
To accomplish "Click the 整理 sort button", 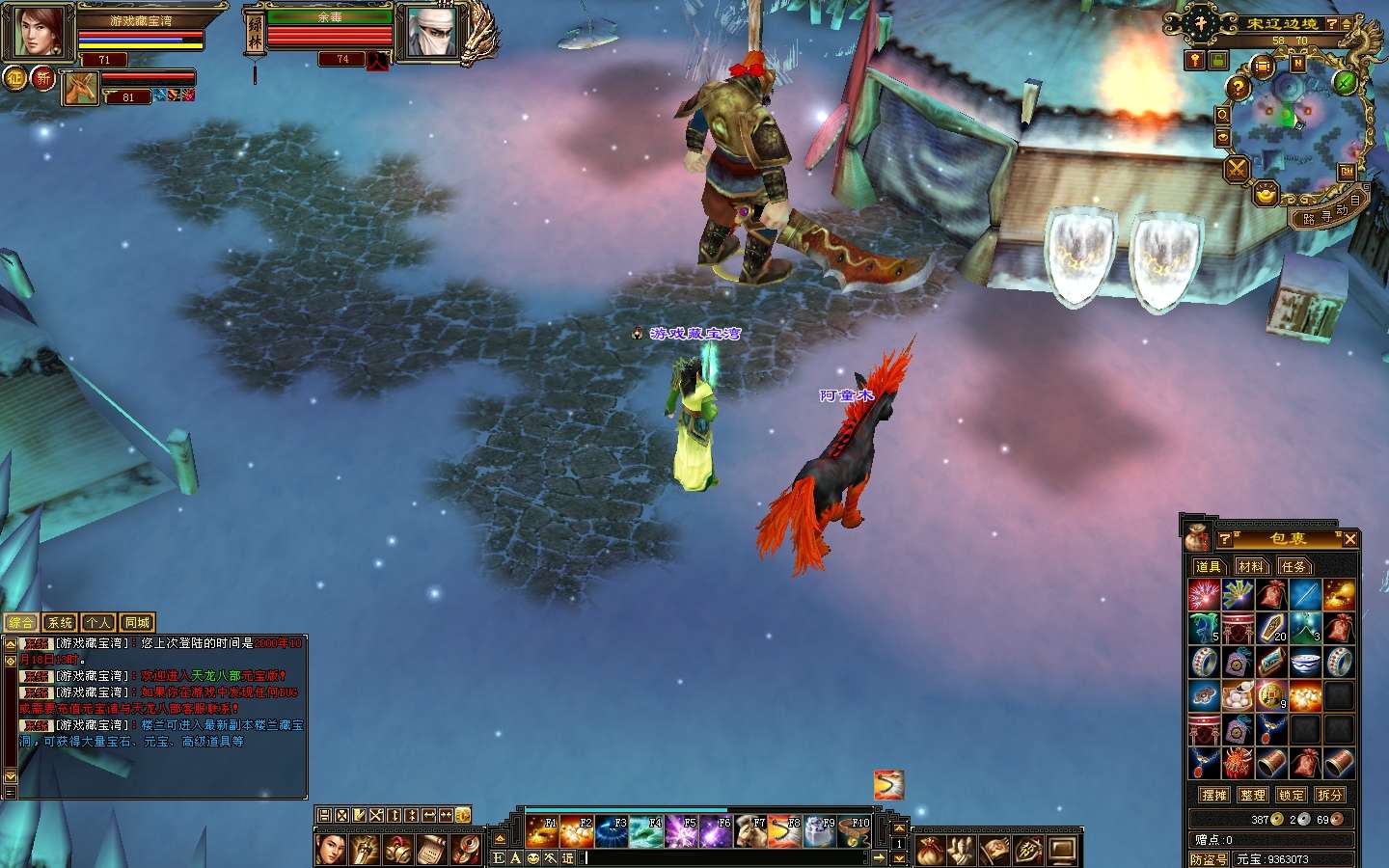I will pyautogui.click(x=1253, y=795).
